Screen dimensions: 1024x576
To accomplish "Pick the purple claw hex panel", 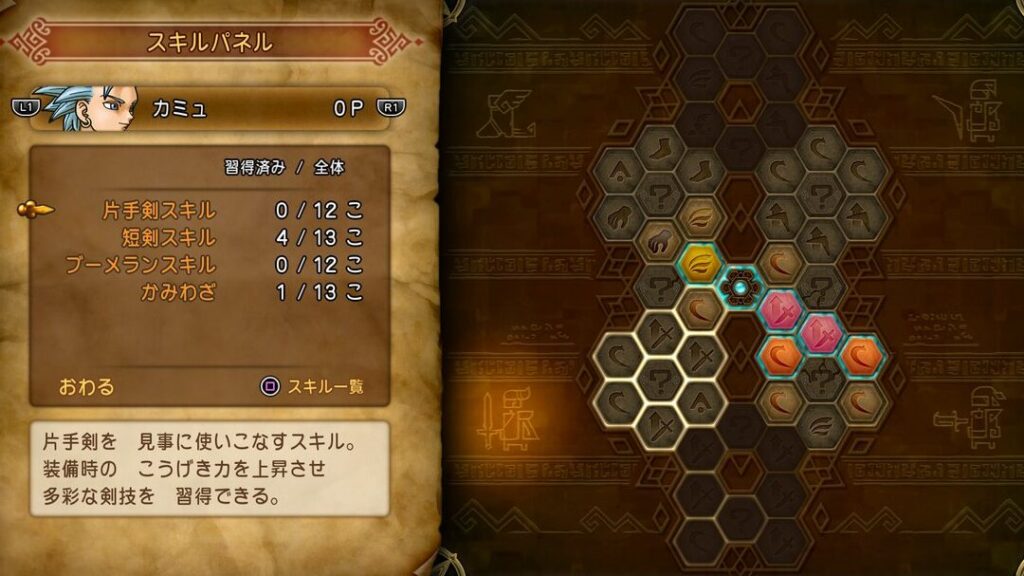I will [659, 241].
